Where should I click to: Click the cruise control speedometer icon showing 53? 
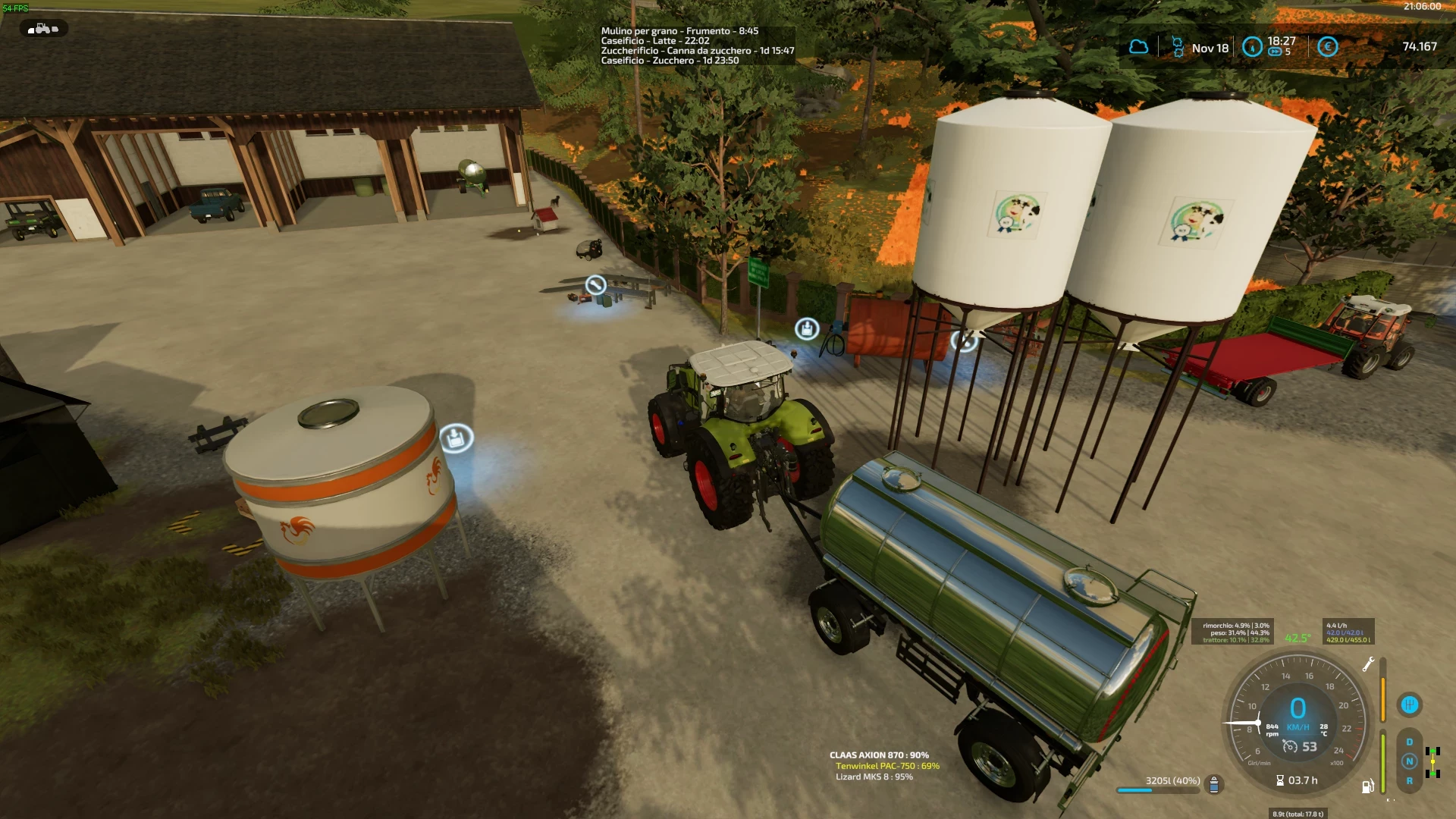pyautogui.click(x=1291, y=746)
